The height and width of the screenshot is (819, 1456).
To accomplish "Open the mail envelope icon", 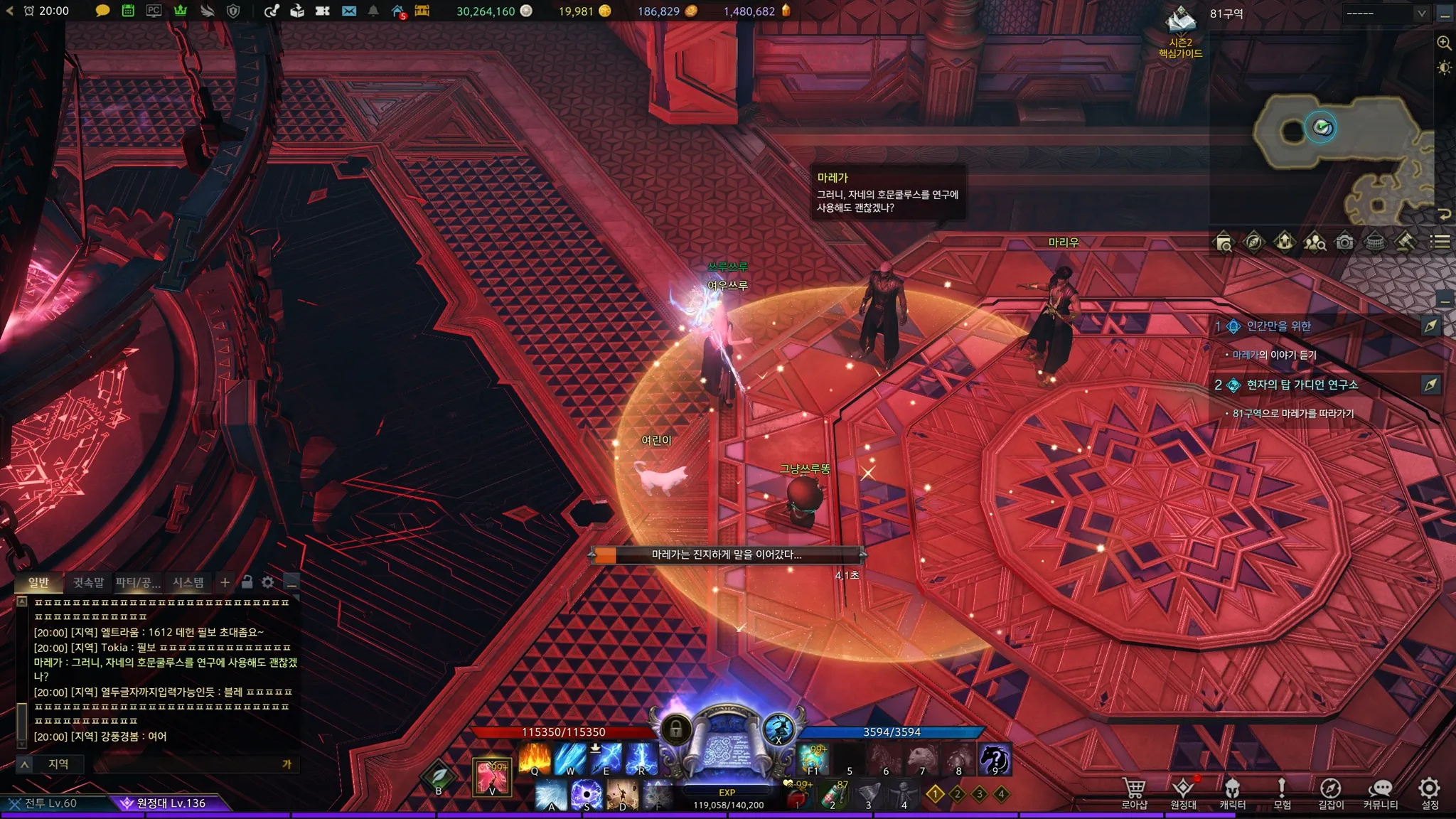I will point(348,11).
